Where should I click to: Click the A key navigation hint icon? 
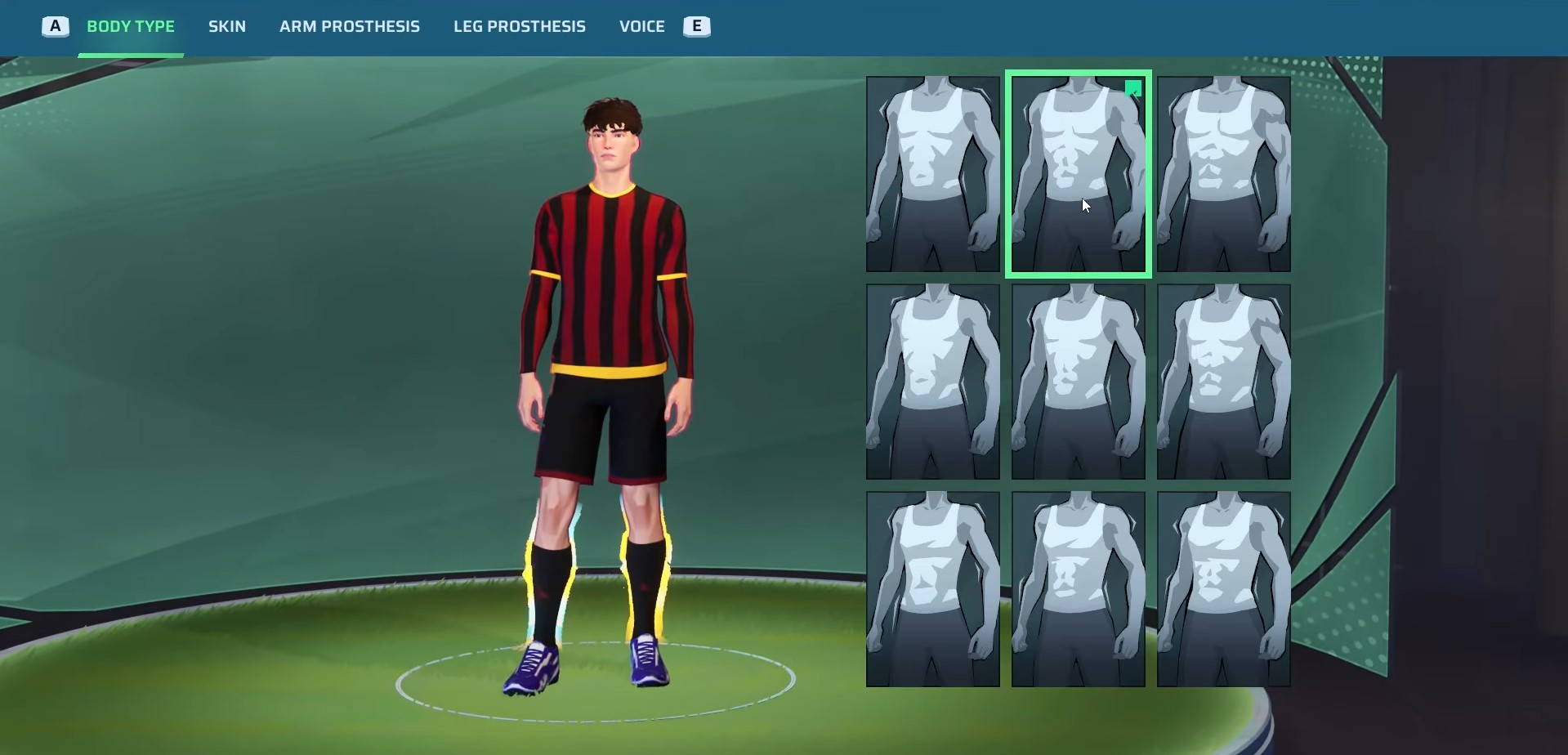click(x=55, y=26)
